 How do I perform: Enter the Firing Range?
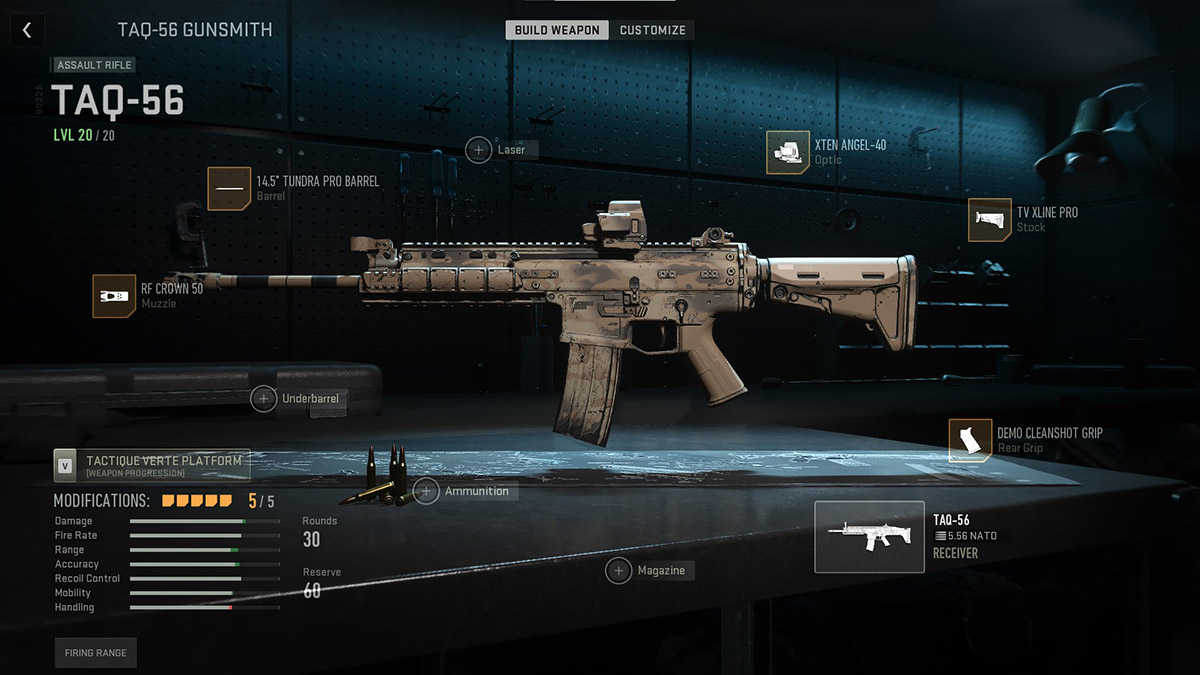95,653
